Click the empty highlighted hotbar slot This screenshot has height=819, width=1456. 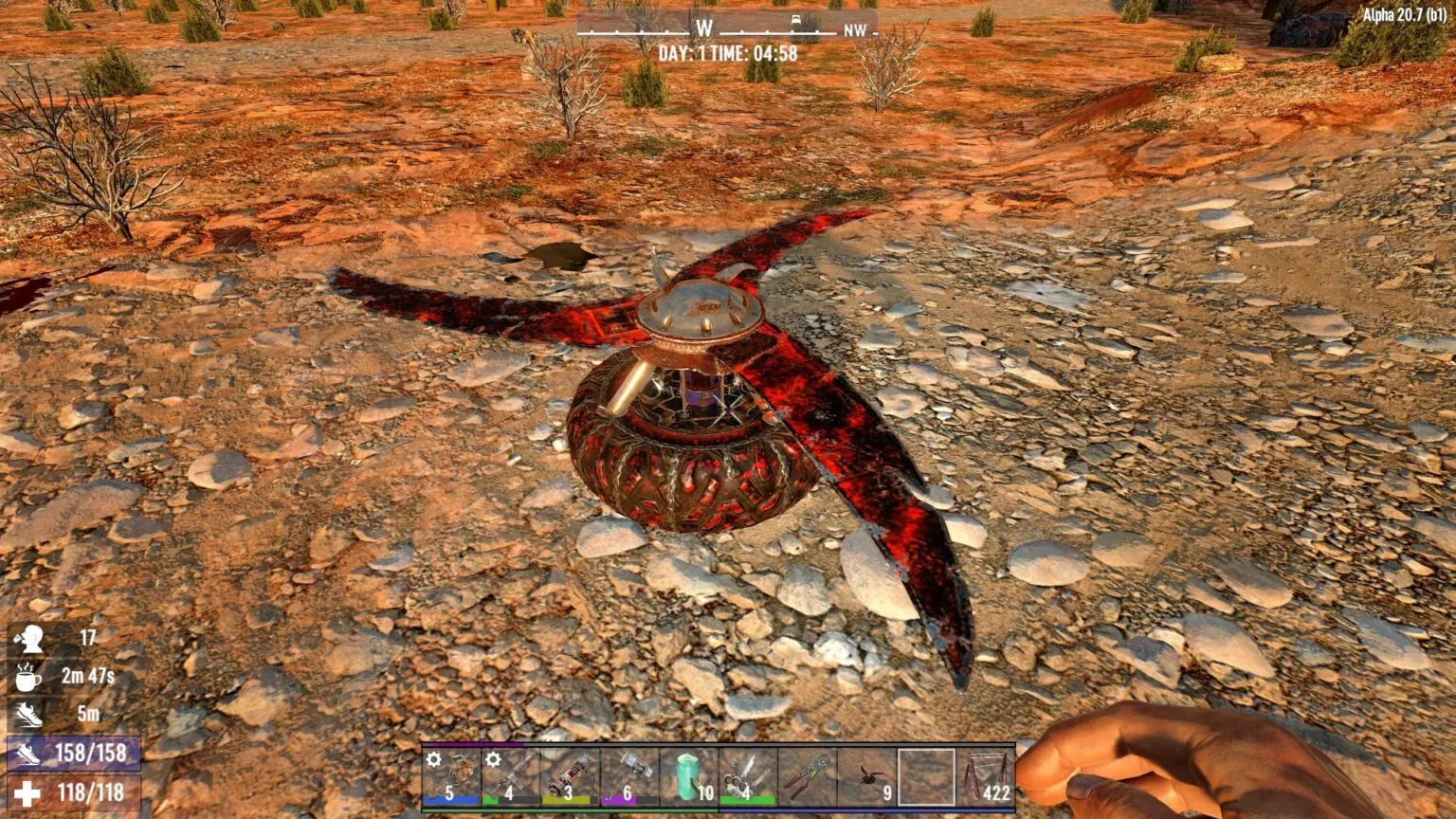click(926, 777)
